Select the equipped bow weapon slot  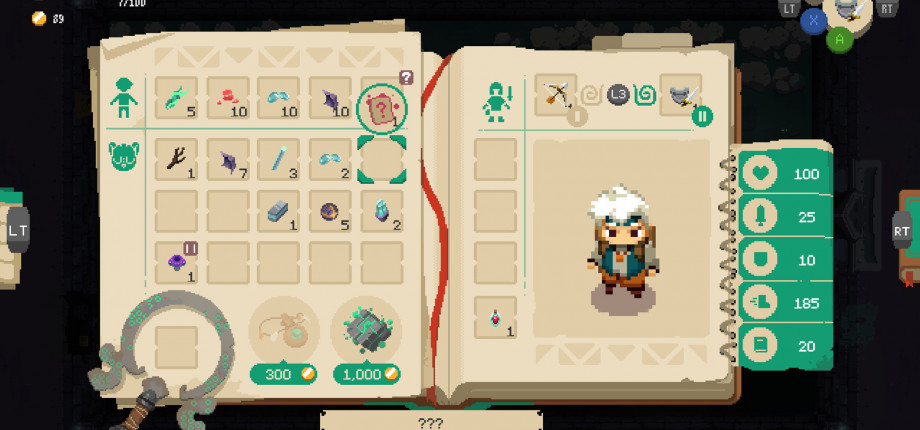coord(555,95)
